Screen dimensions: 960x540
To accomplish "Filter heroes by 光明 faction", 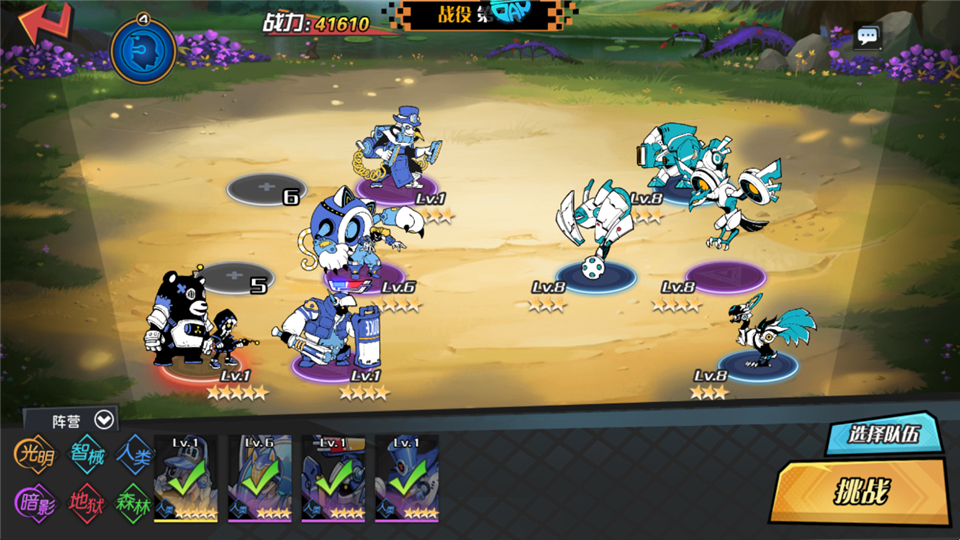I will [x=34, y=453].
